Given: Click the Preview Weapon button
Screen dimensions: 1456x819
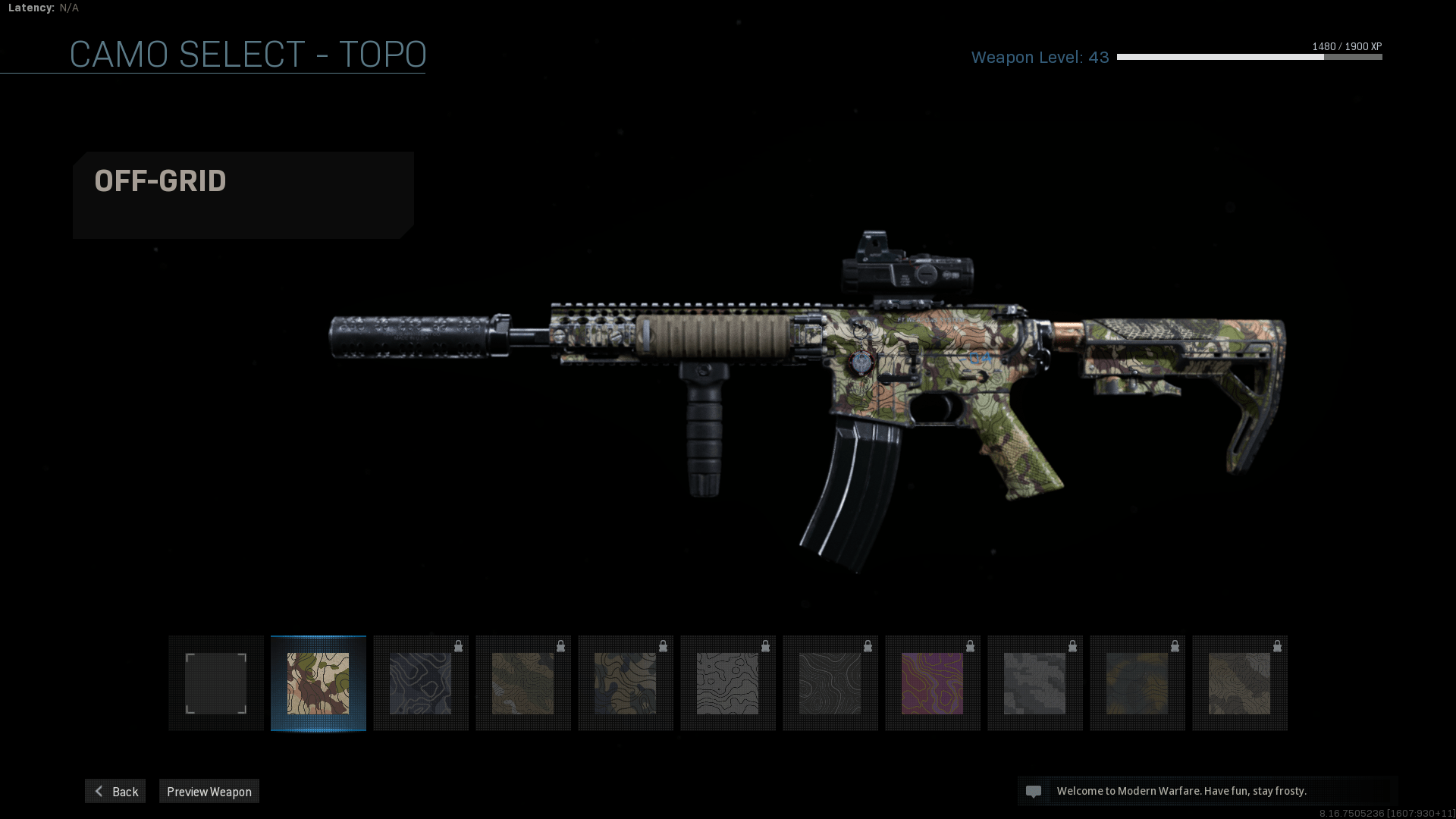Looking at the screenshot, I should 209,791.
